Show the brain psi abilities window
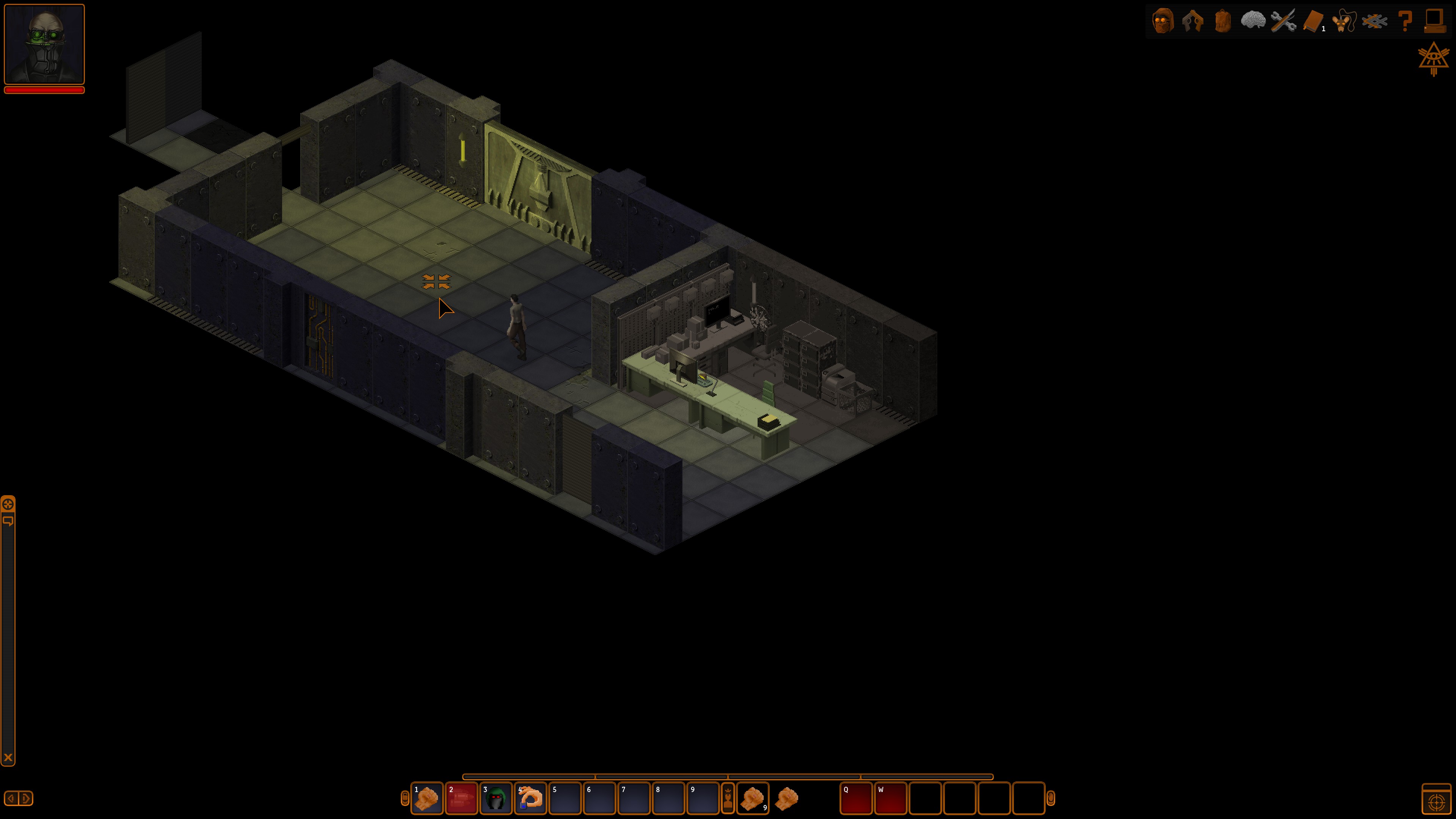Screen dimensions: 1456x819 coord(1252,22)
